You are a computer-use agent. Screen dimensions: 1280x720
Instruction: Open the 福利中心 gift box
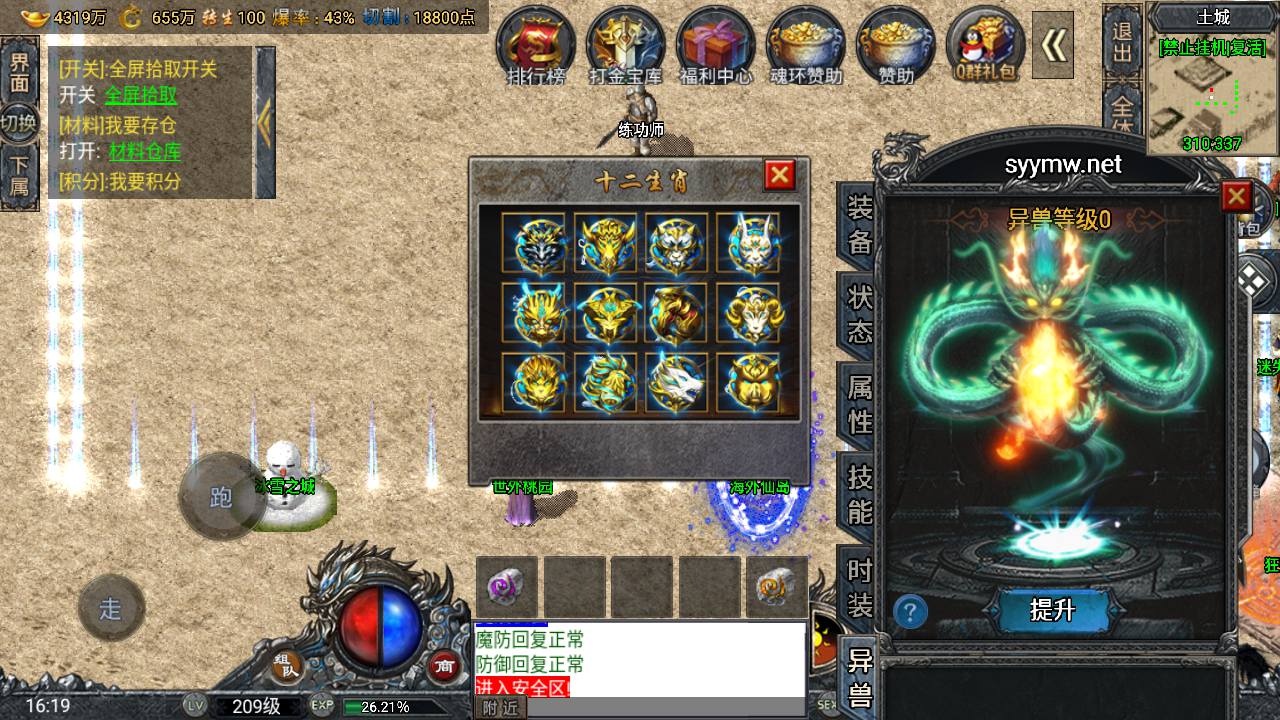pos(716,45)
